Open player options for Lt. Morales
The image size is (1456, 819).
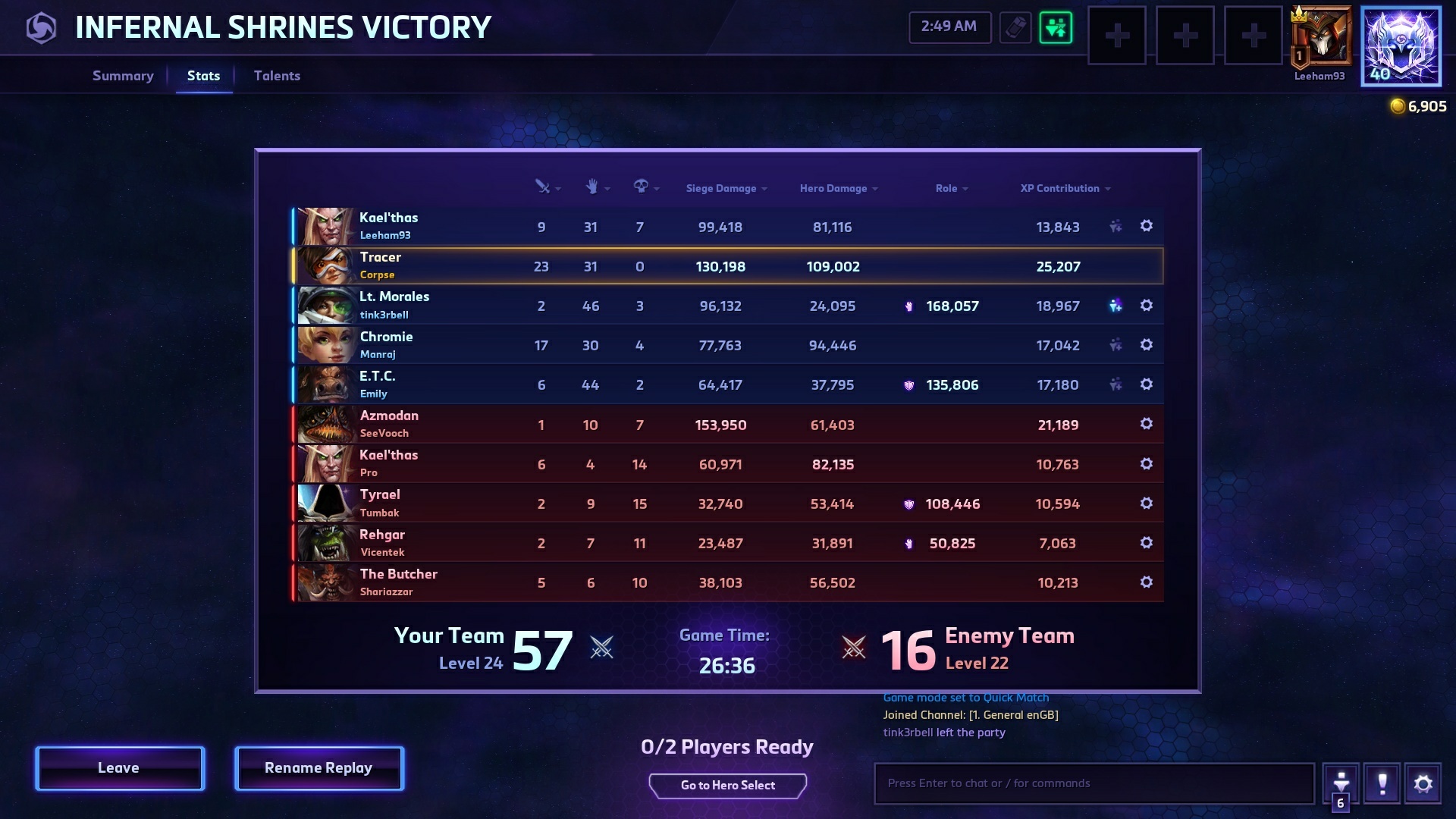tap(1146, 305)
